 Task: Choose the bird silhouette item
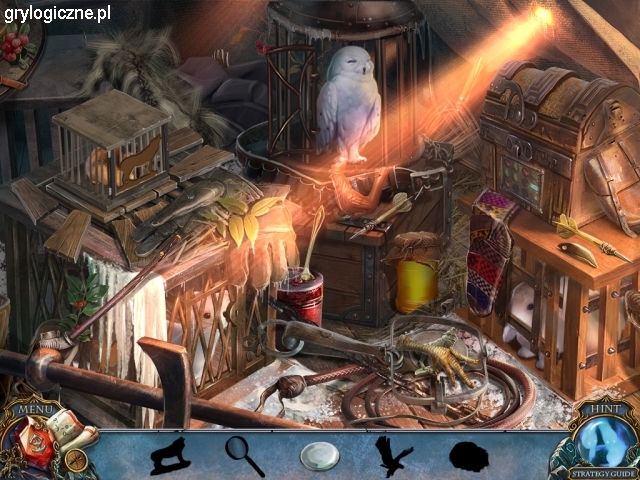click(x=394, y=455)
